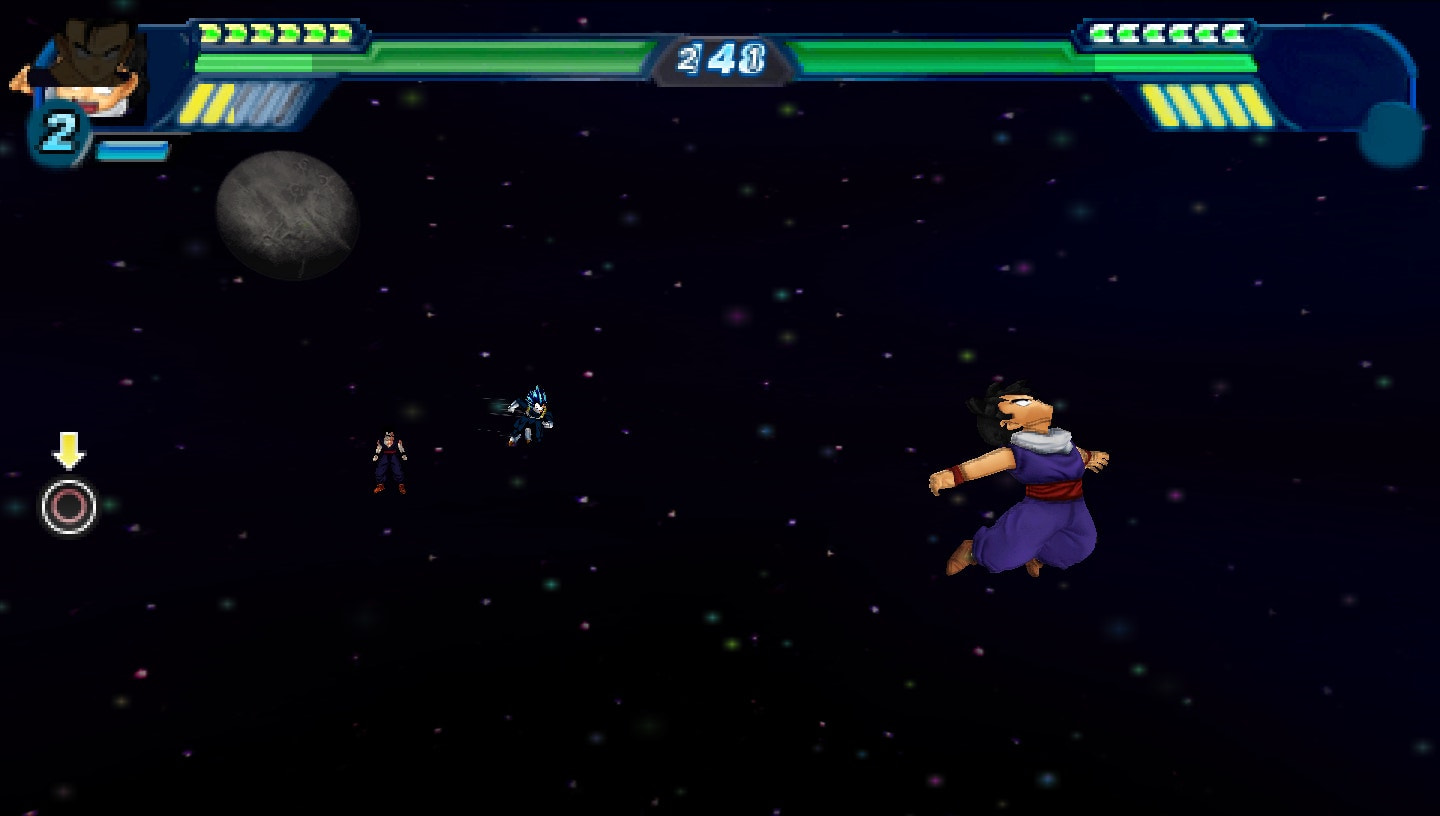Image resolution: width=1440 pixels, height=816 pixels.
Task: Click the gray moon in the background
Action: (x=287, y=213)
